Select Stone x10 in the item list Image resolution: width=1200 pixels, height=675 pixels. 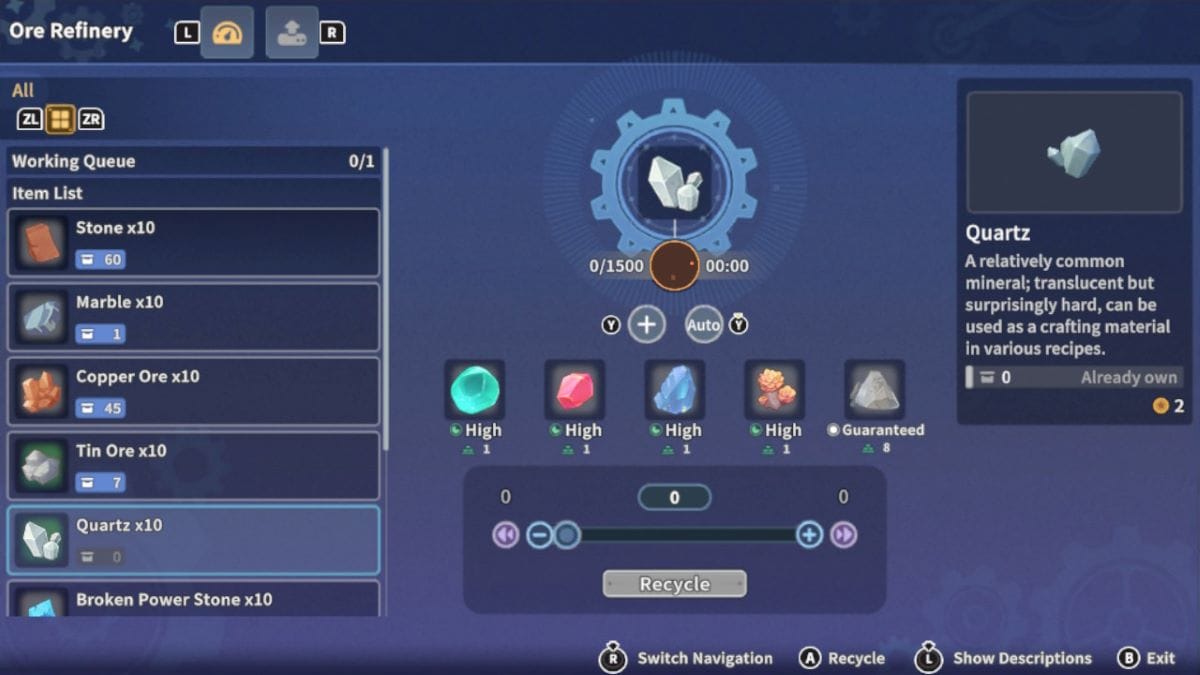(x=194, y=242)
